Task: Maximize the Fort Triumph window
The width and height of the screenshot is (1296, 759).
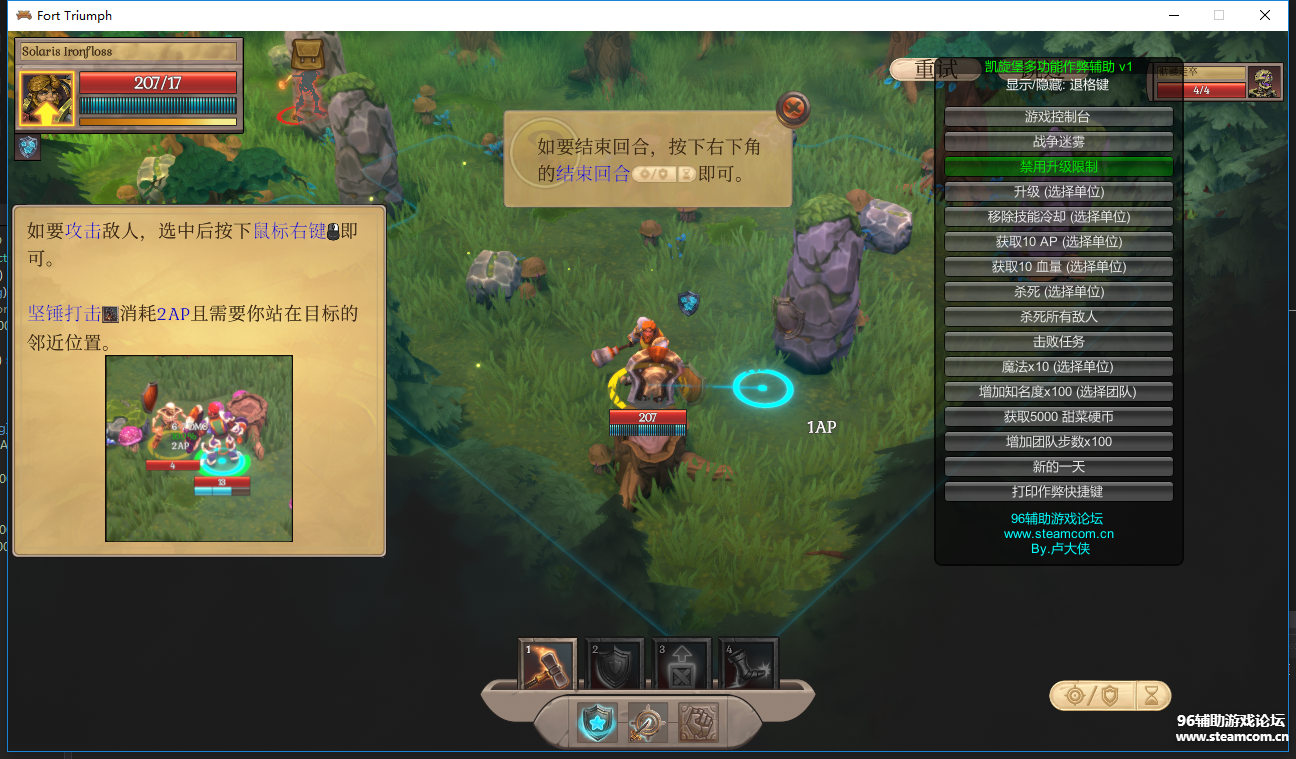Action: pos(1219,15)
